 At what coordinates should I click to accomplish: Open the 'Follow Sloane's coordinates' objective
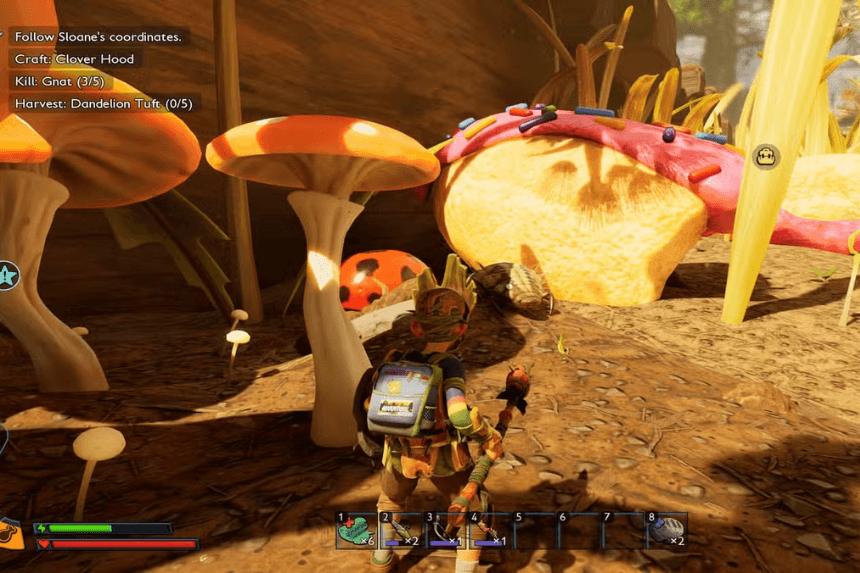click(x=98, y=37)
